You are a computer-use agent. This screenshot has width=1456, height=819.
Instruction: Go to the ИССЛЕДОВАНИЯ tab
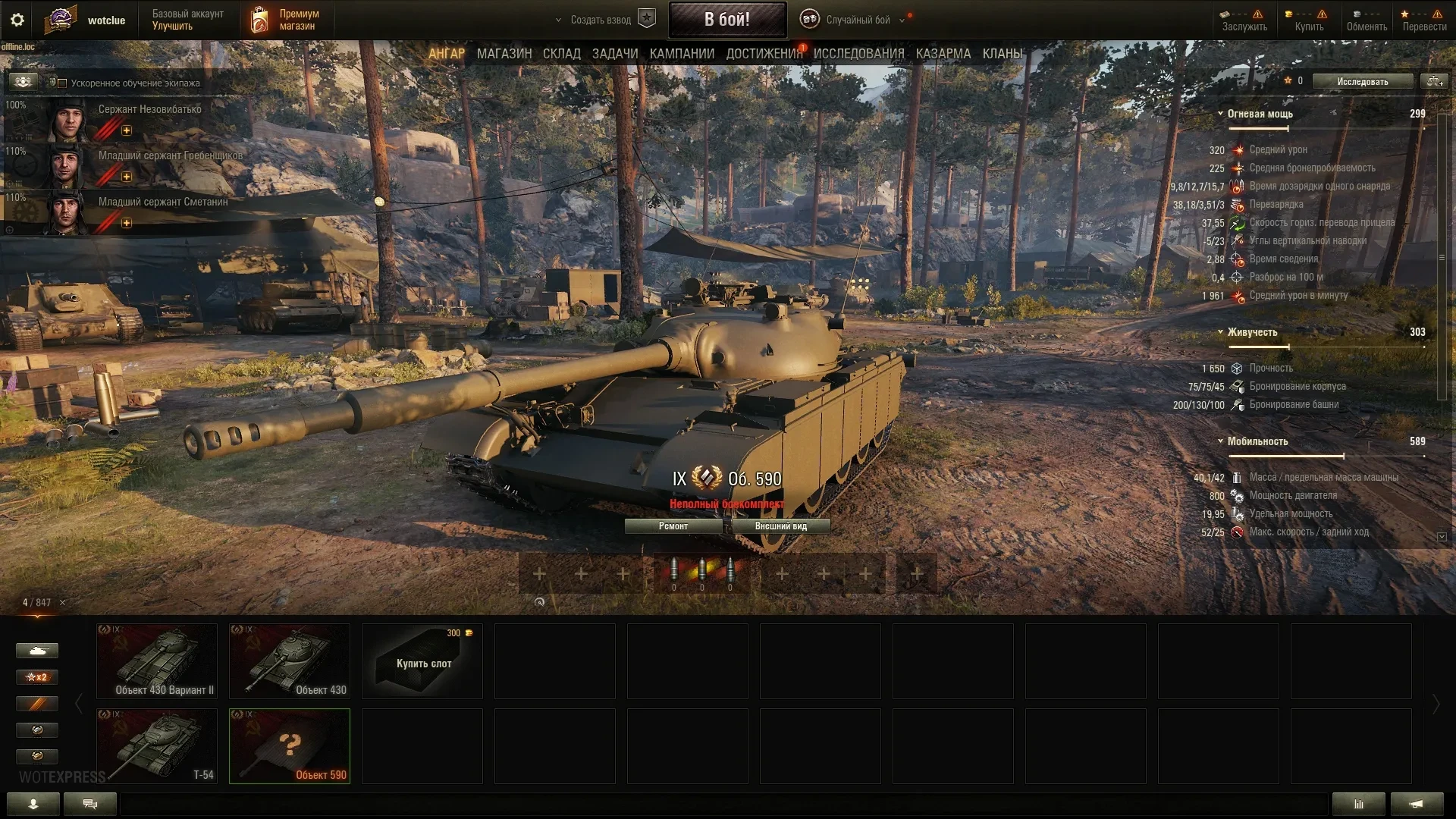(858, 54)
